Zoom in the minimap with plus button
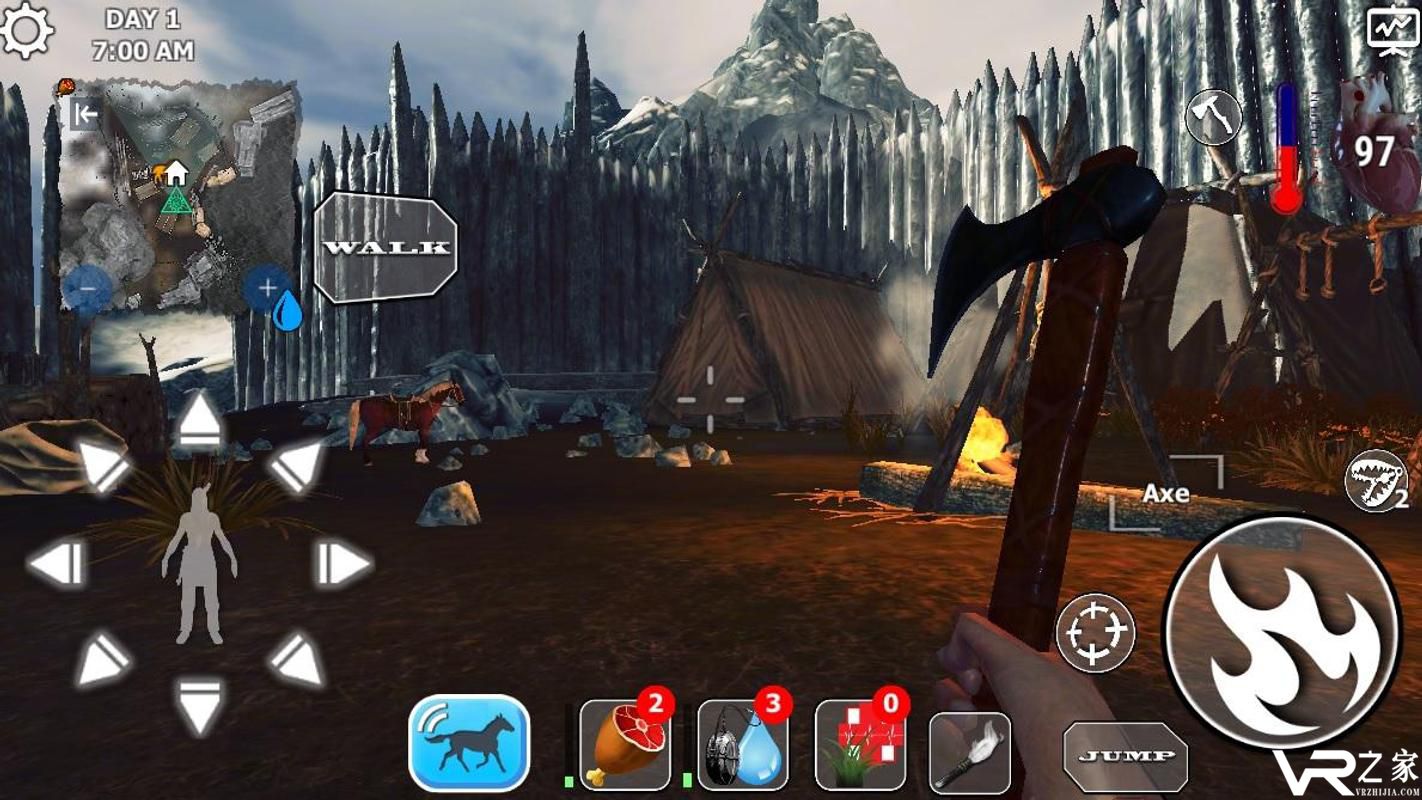1422x800 pixels. (267, 288)
